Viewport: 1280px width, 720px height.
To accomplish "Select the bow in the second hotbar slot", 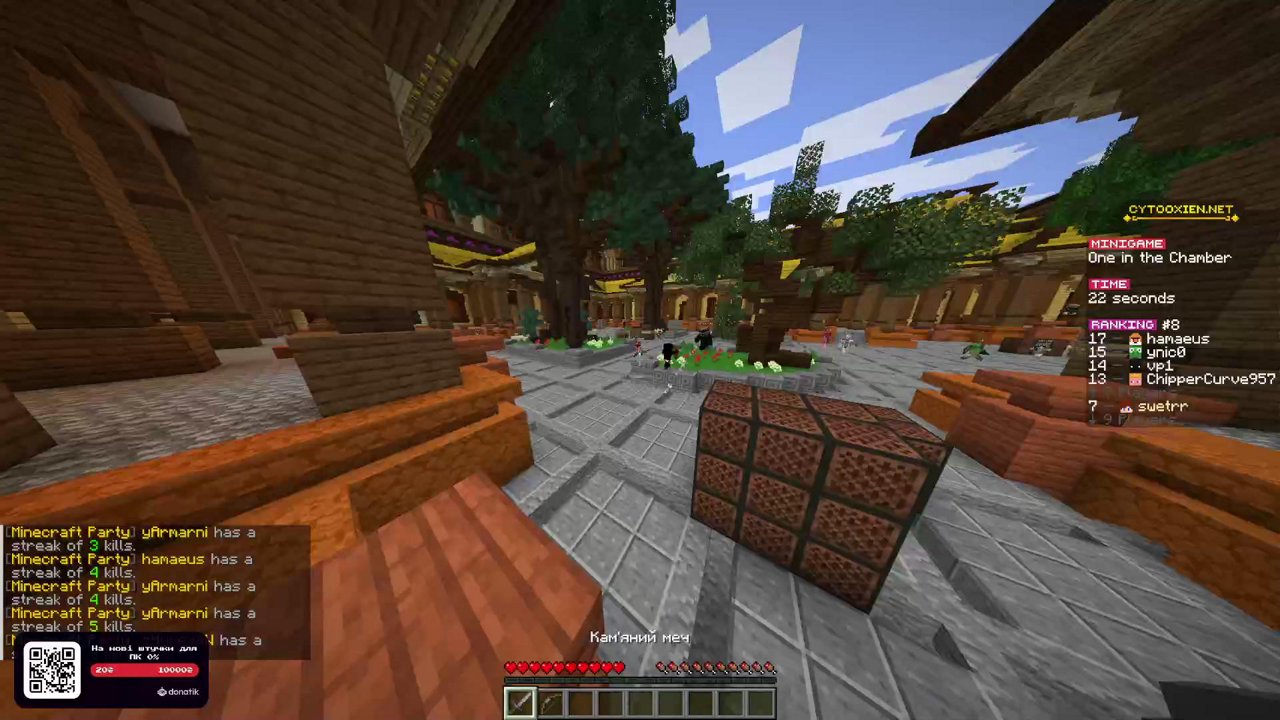I will click(551, 702).
